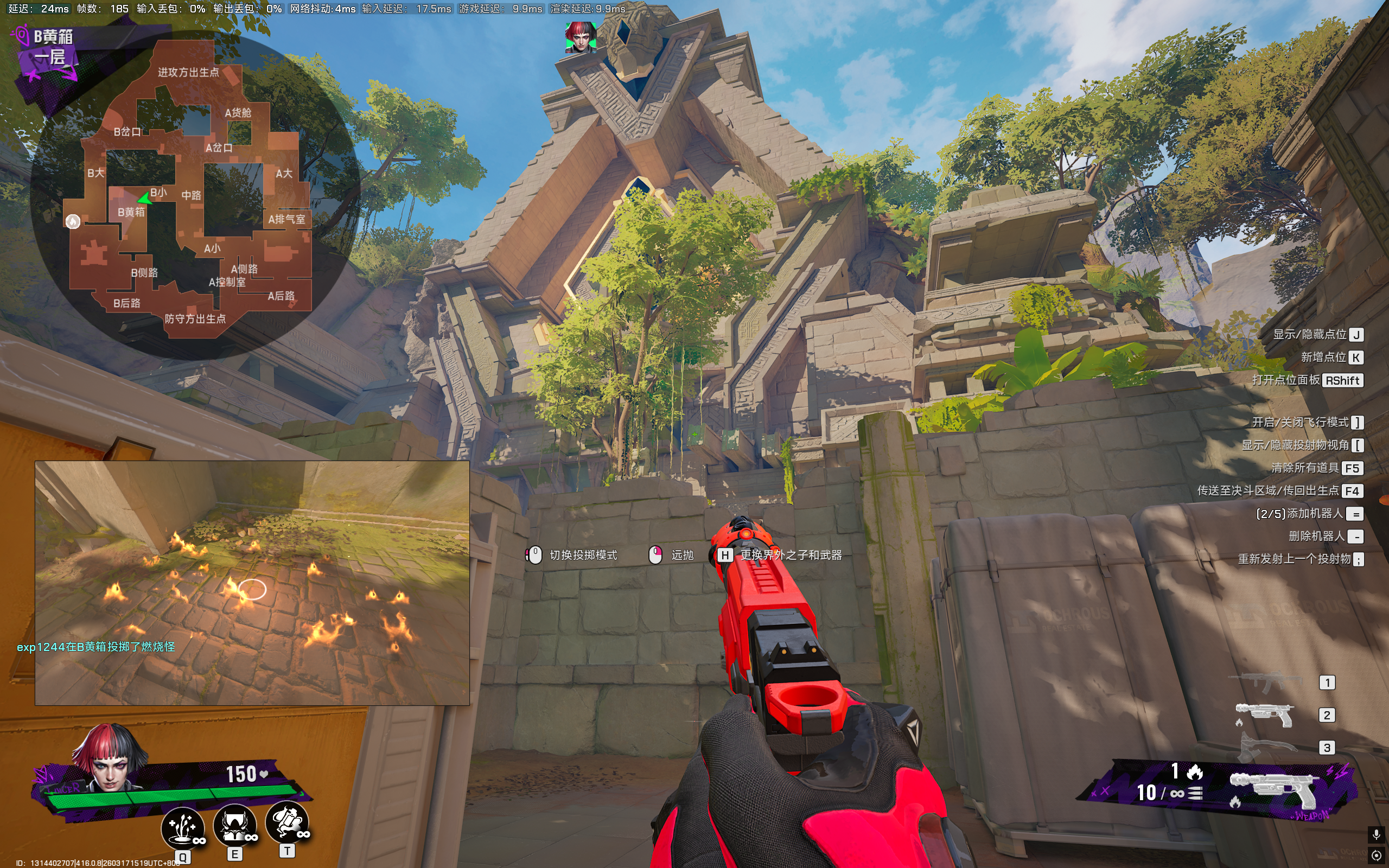
Task: Toggle the microphone icon
Action: pyautogui.click(x=1376, y=834)
